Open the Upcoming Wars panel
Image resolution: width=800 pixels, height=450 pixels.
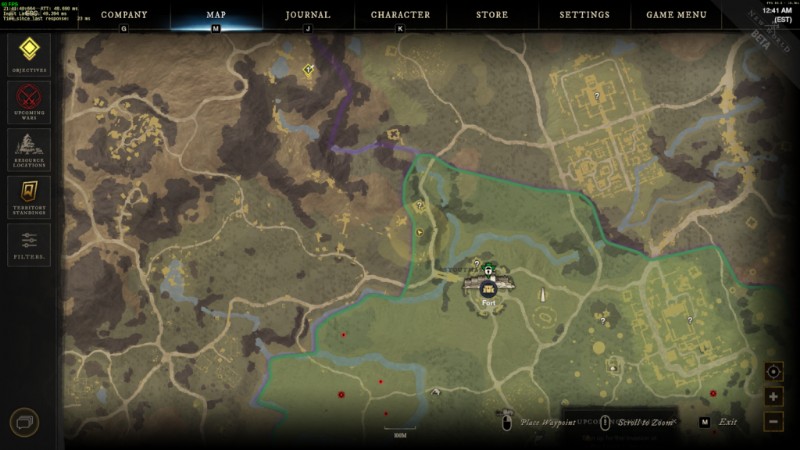coord(29,101)
